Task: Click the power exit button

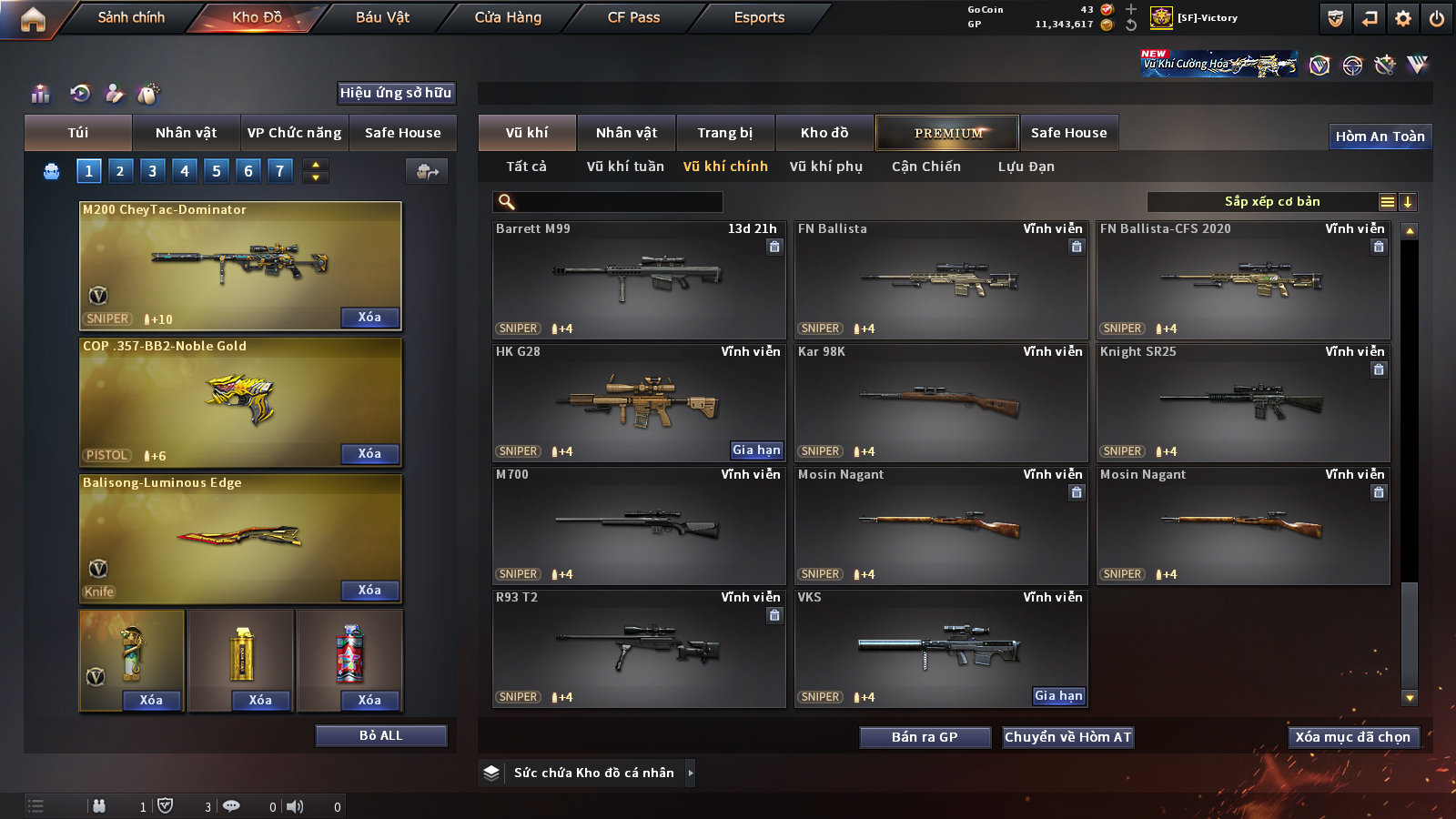Action: pos(1437,18)
